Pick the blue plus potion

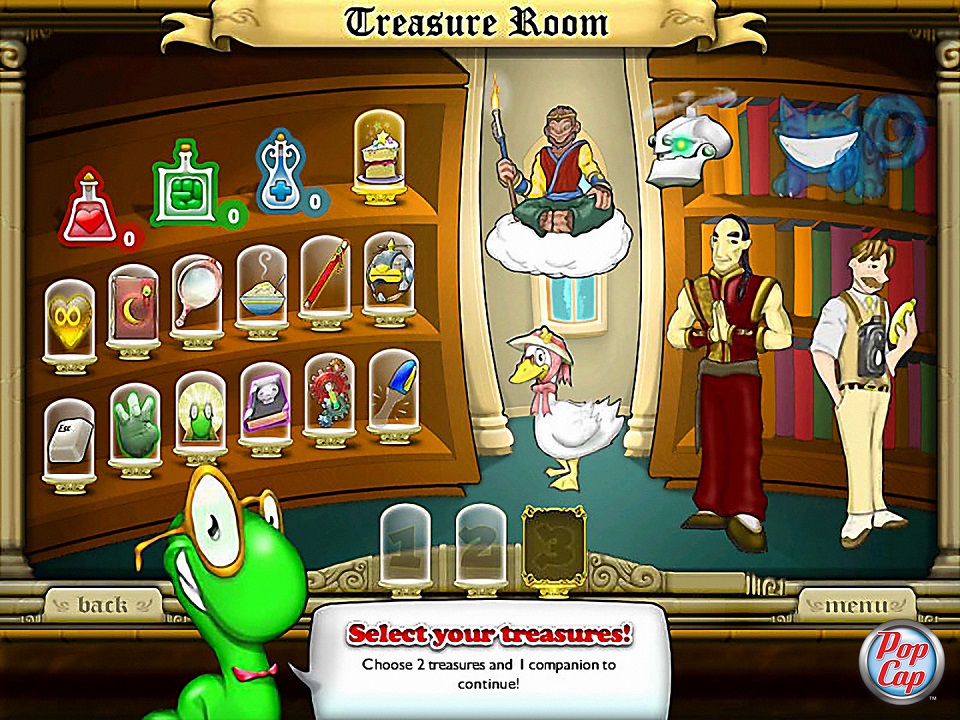click(x=283, y=176)
